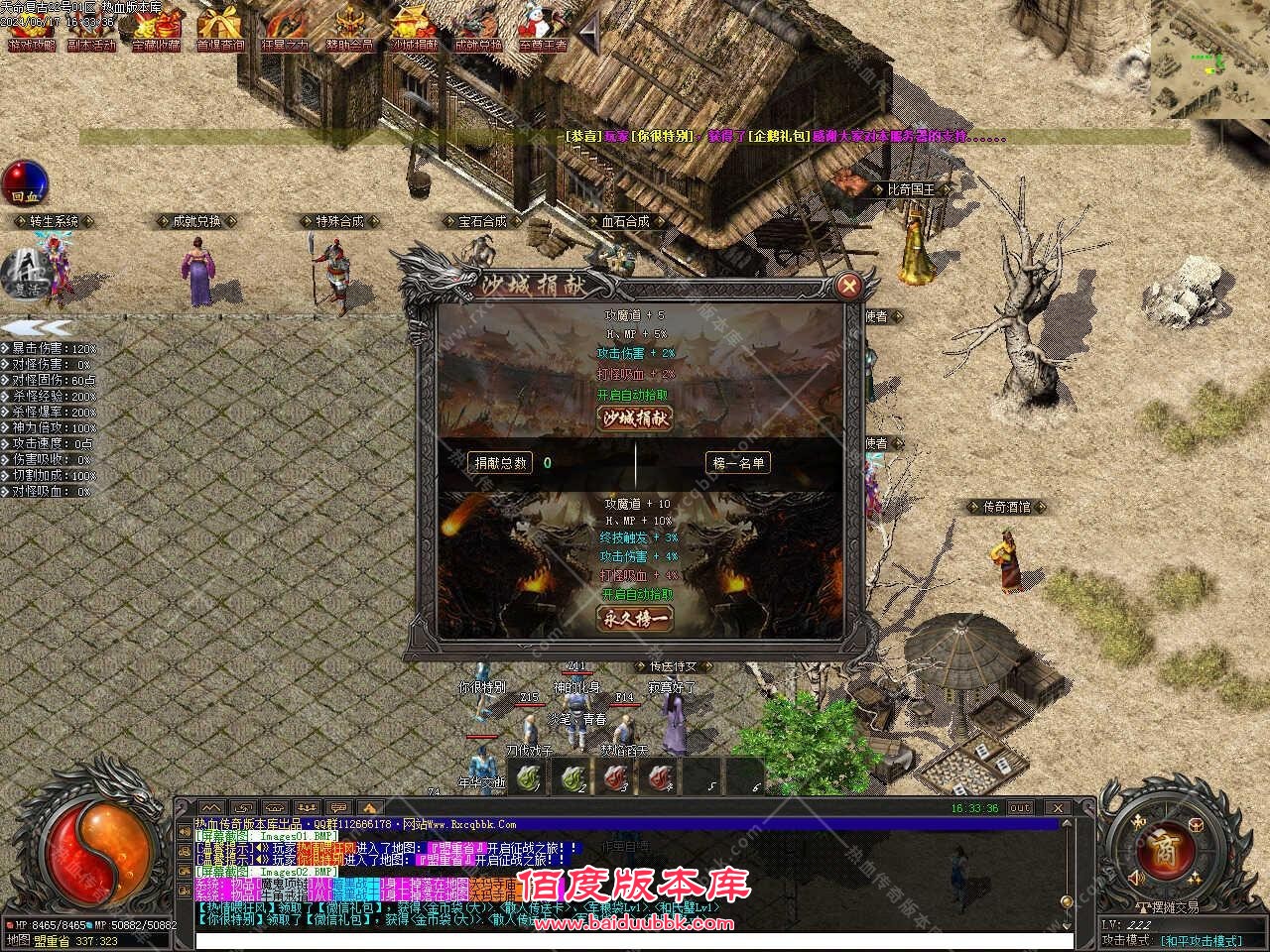The width and height of the screenshot is (1270, 952).
Task: Click the chat bar 'out' button
Action: (x=1020, y=808)
